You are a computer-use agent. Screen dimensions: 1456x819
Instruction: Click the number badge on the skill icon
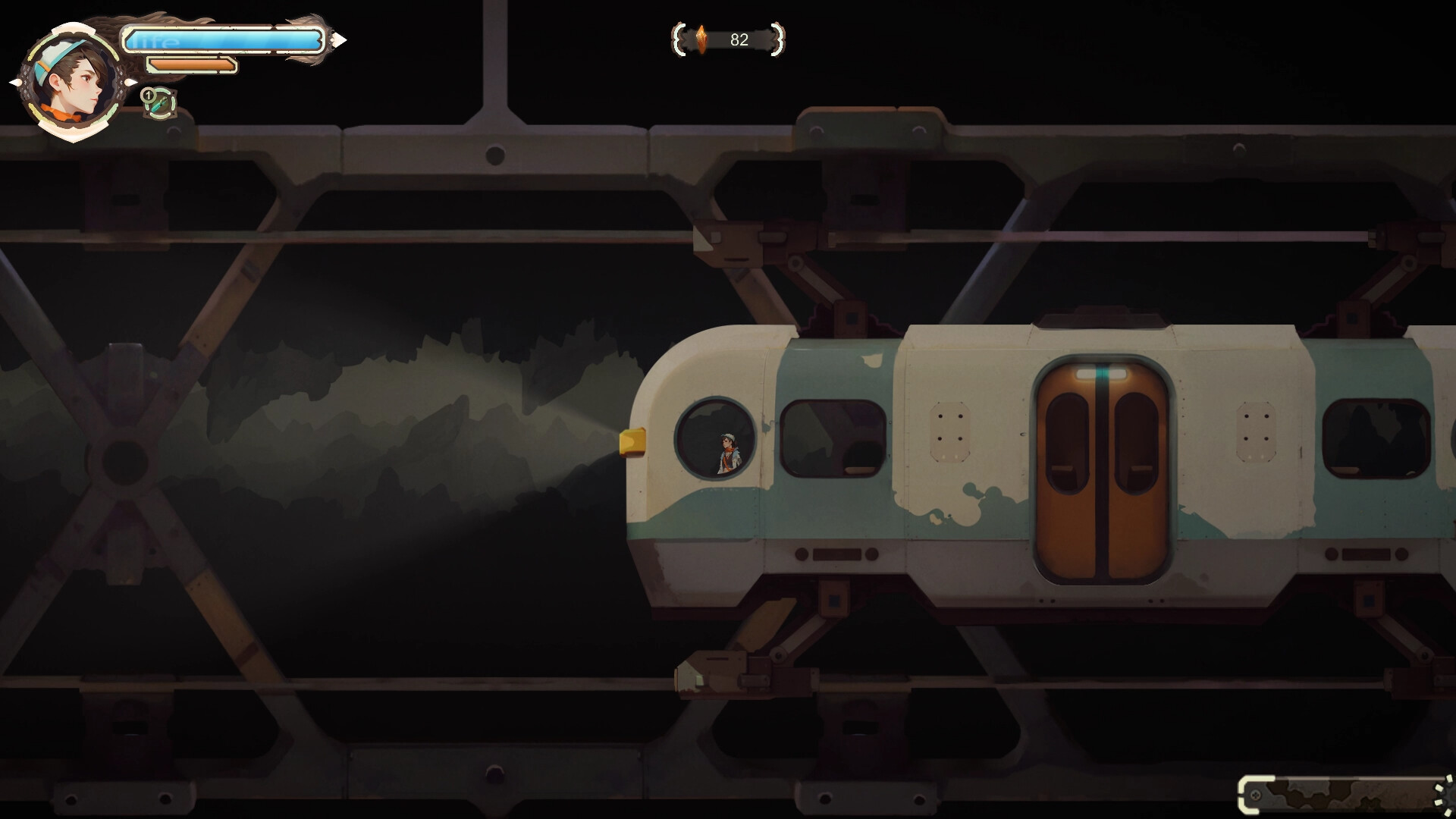pos(147,96)
